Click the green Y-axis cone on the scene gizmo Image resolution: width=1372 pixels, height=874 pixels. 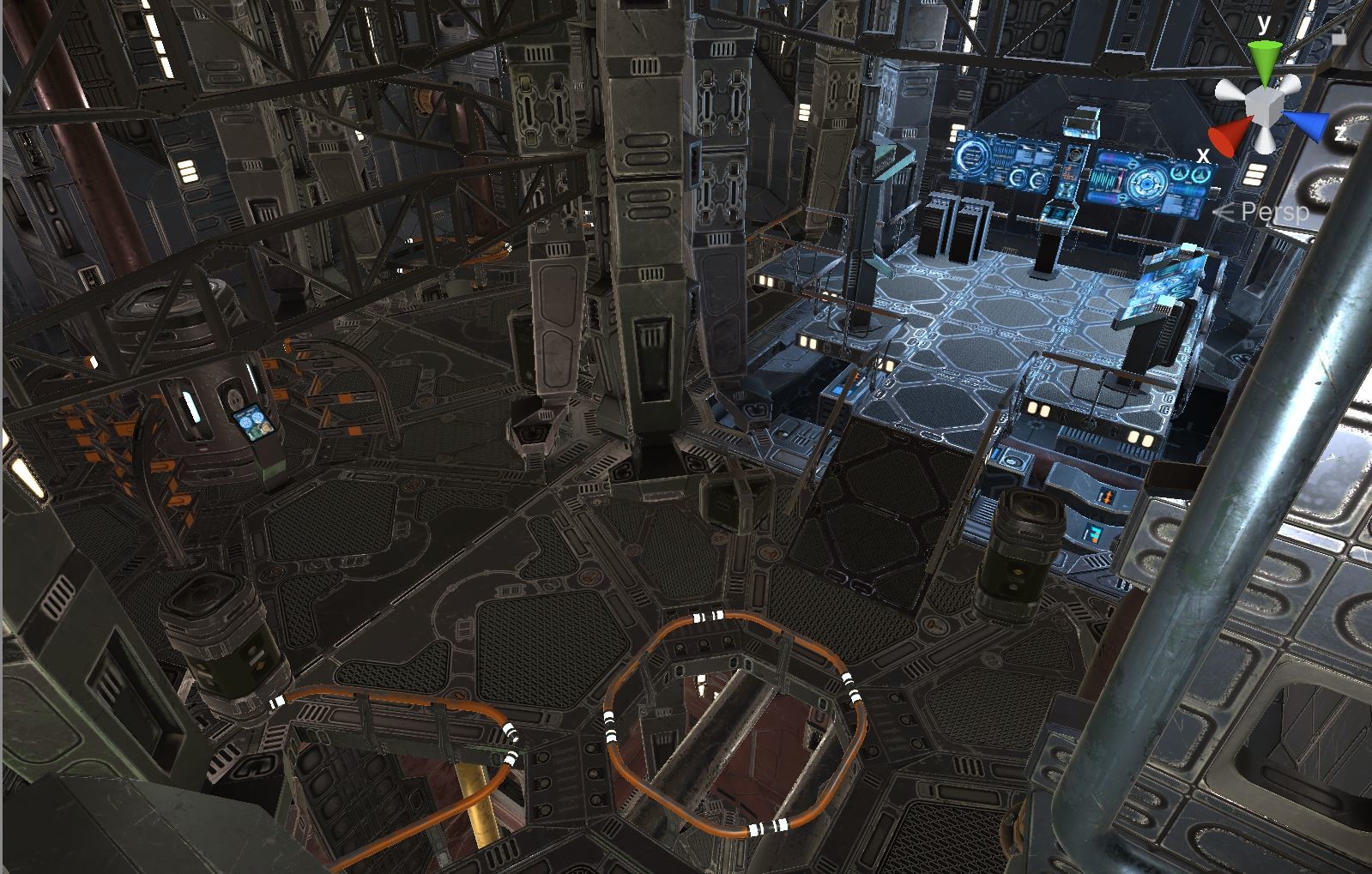point(1265,58)
